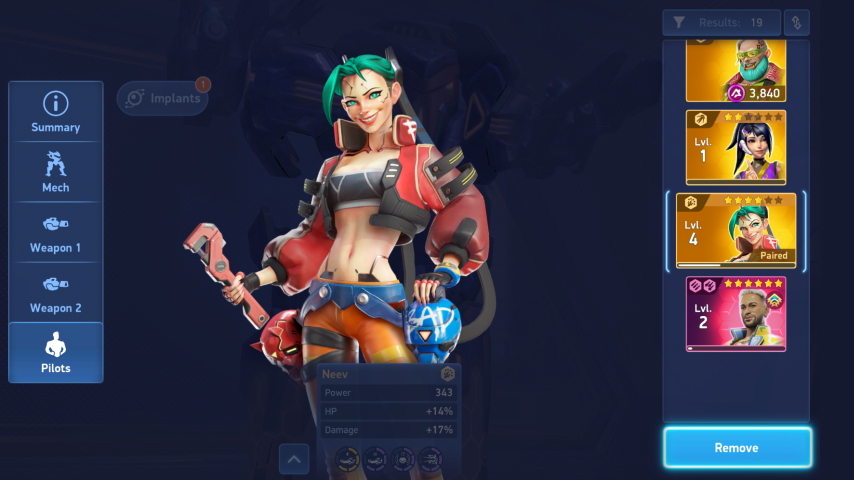
Task: Go to the Weapon 2 tab
Action: pyautogui.click(x=56, y=292)
